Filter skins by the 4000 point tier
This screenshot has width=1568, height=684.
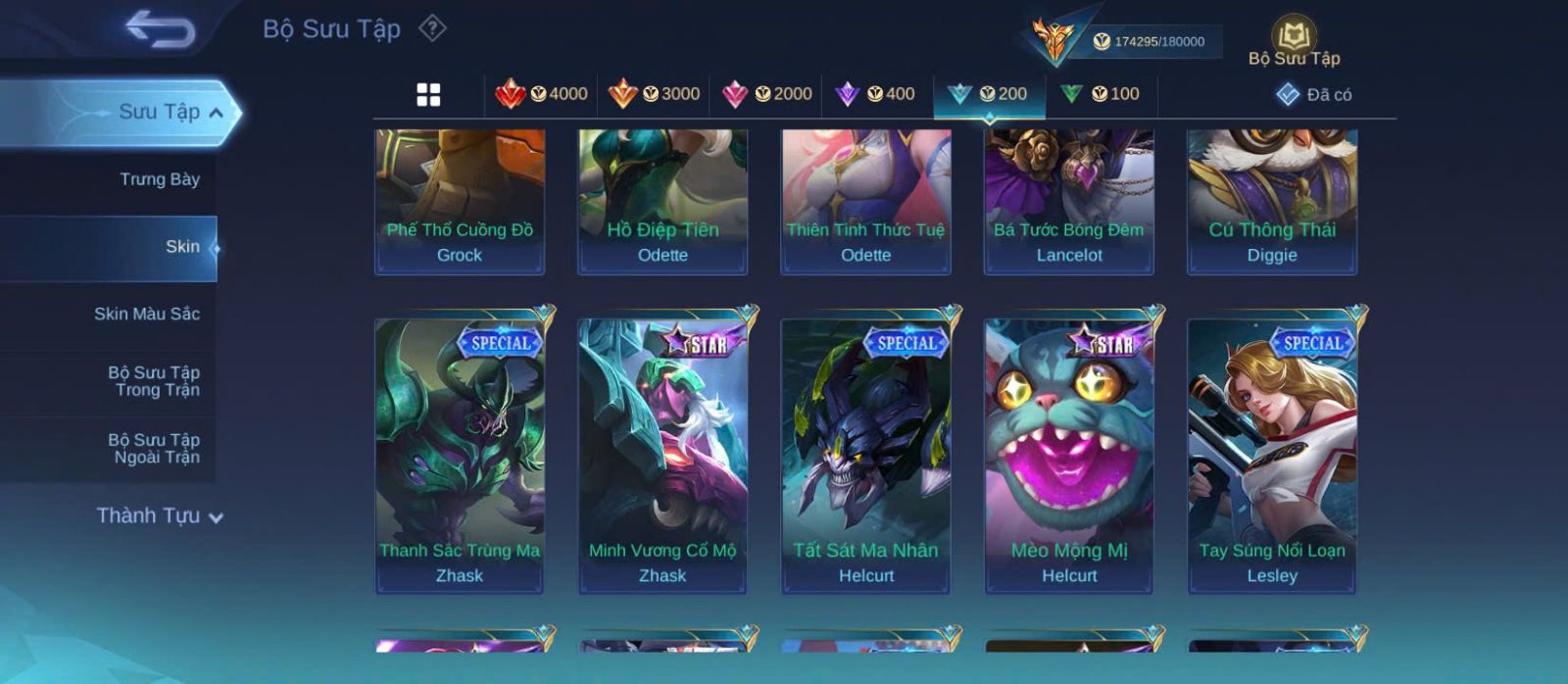tap(542, 94)
